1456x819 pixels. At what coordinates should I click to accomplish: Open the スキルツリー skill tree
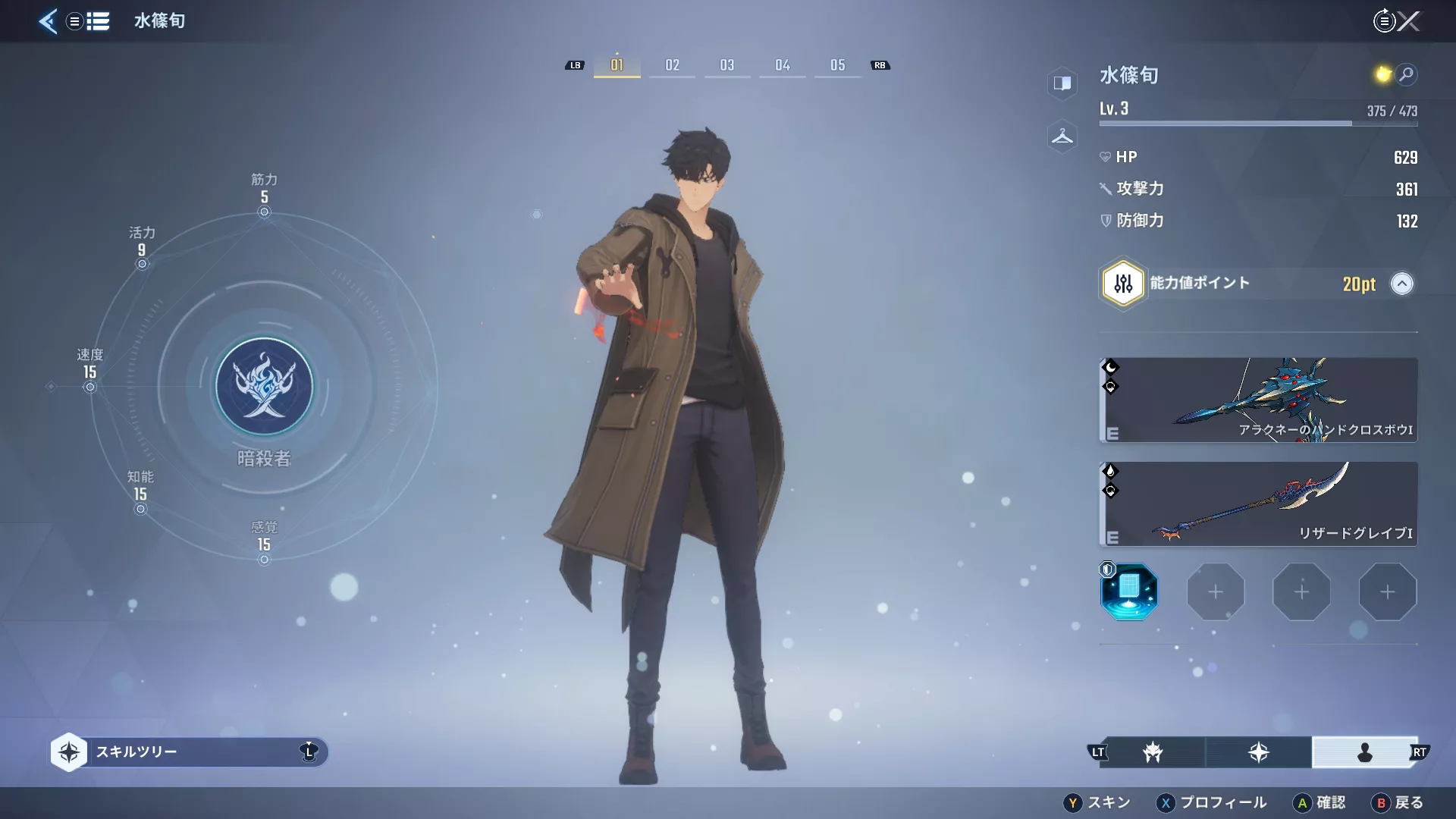[x=190, y=752]
